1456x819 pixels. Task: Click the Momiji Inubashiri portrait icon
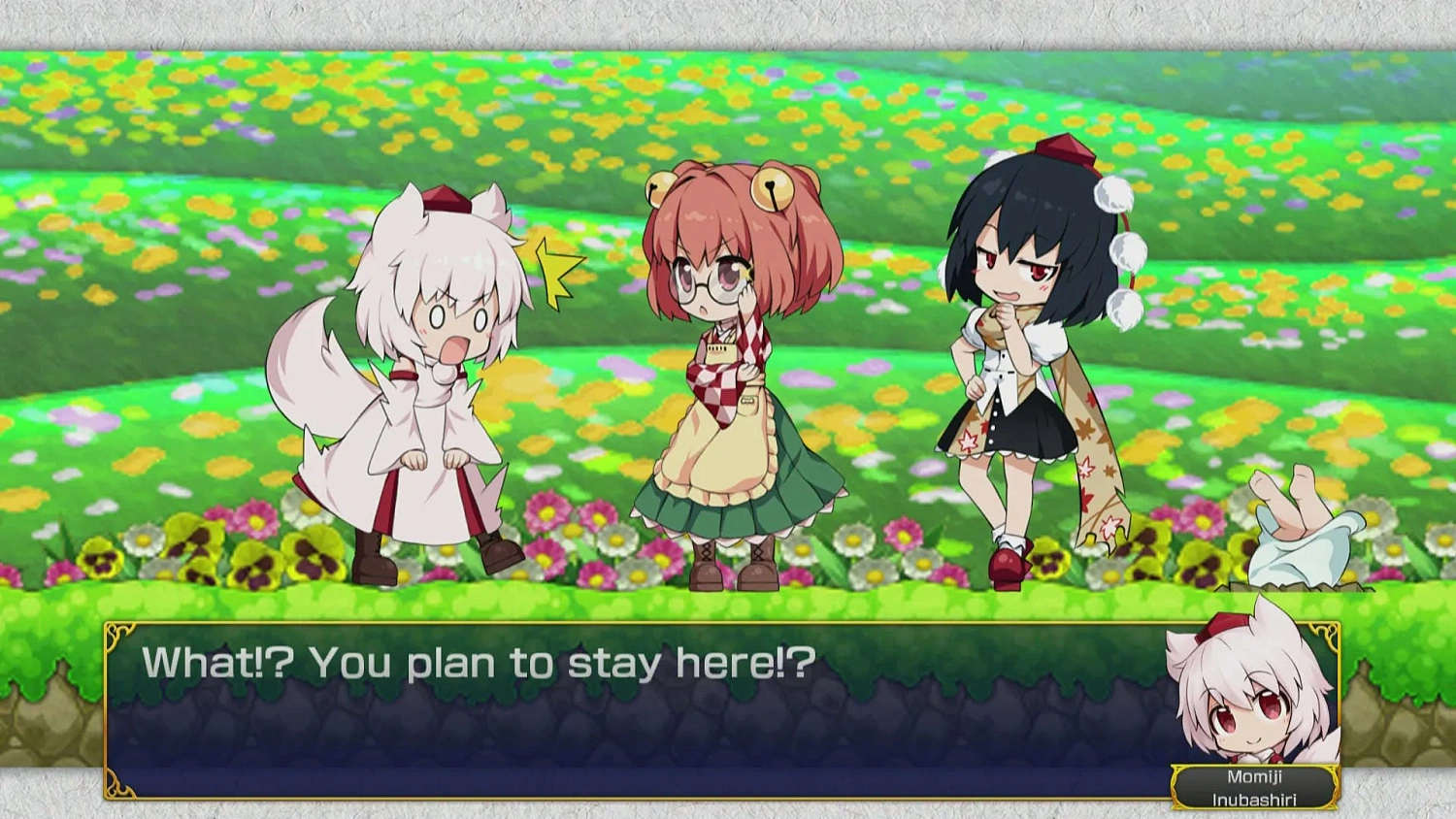point(1252,699)
